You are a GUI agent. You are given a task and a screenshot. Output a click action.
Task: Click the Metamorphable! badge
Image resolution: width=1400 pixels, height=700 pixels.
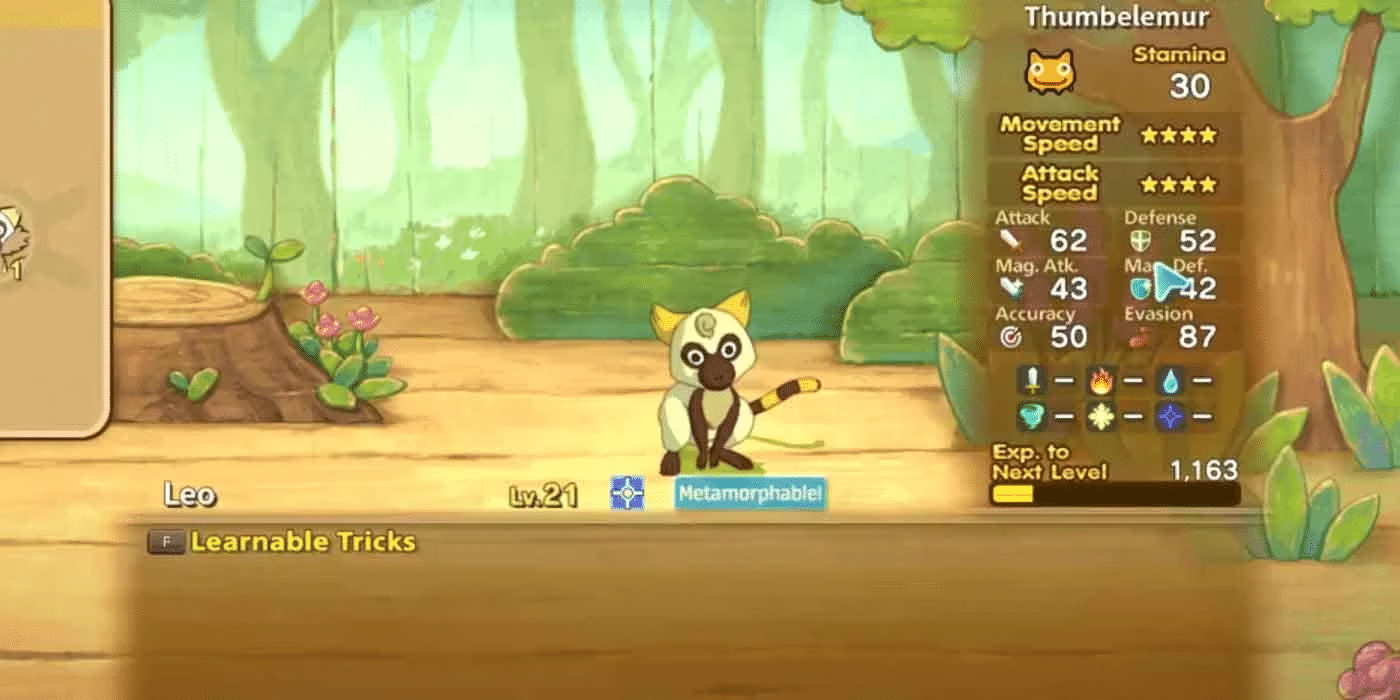[750, 493]
